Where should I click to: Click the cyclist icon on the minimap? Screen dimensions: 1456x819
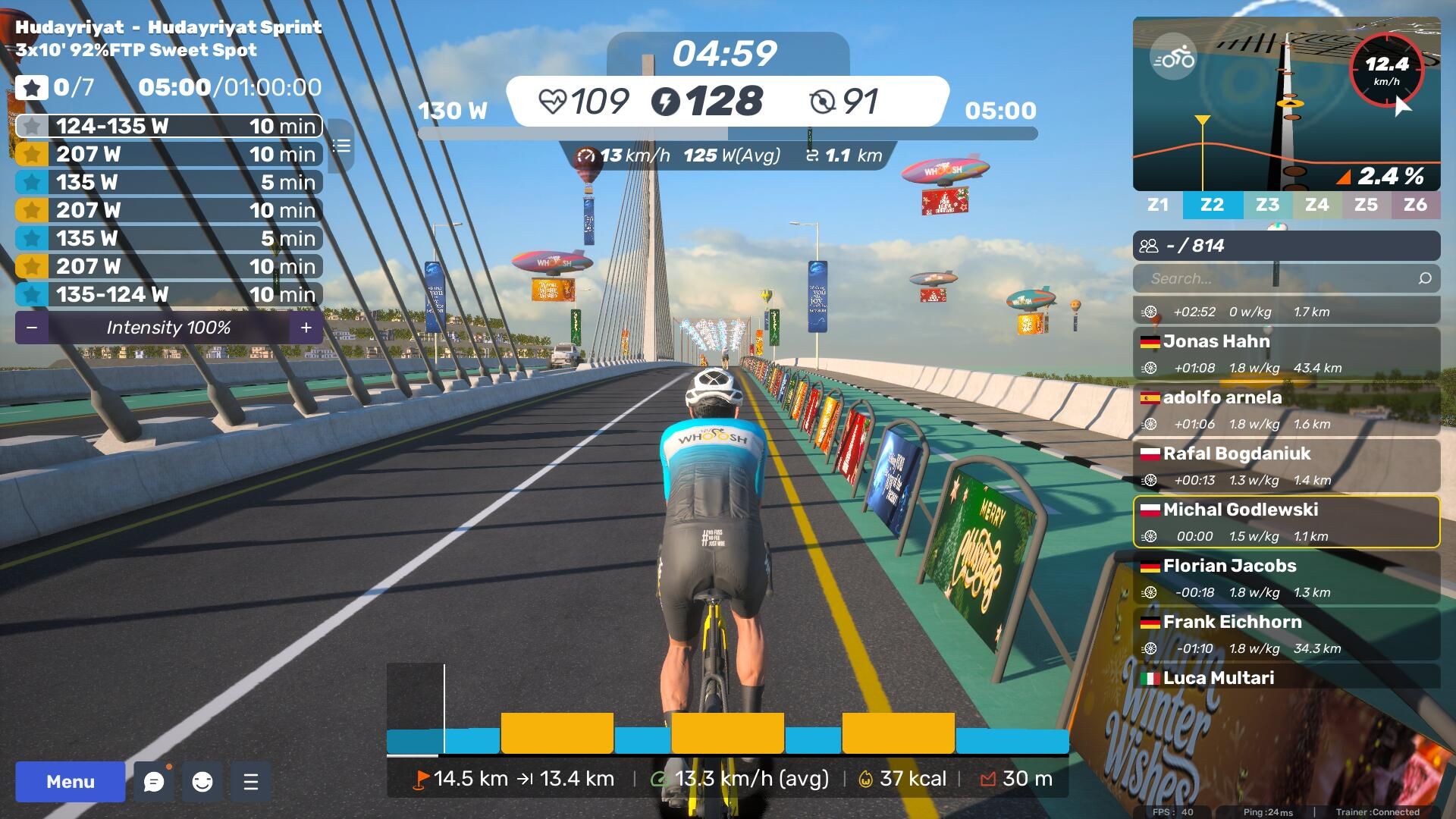(1172, 58)
